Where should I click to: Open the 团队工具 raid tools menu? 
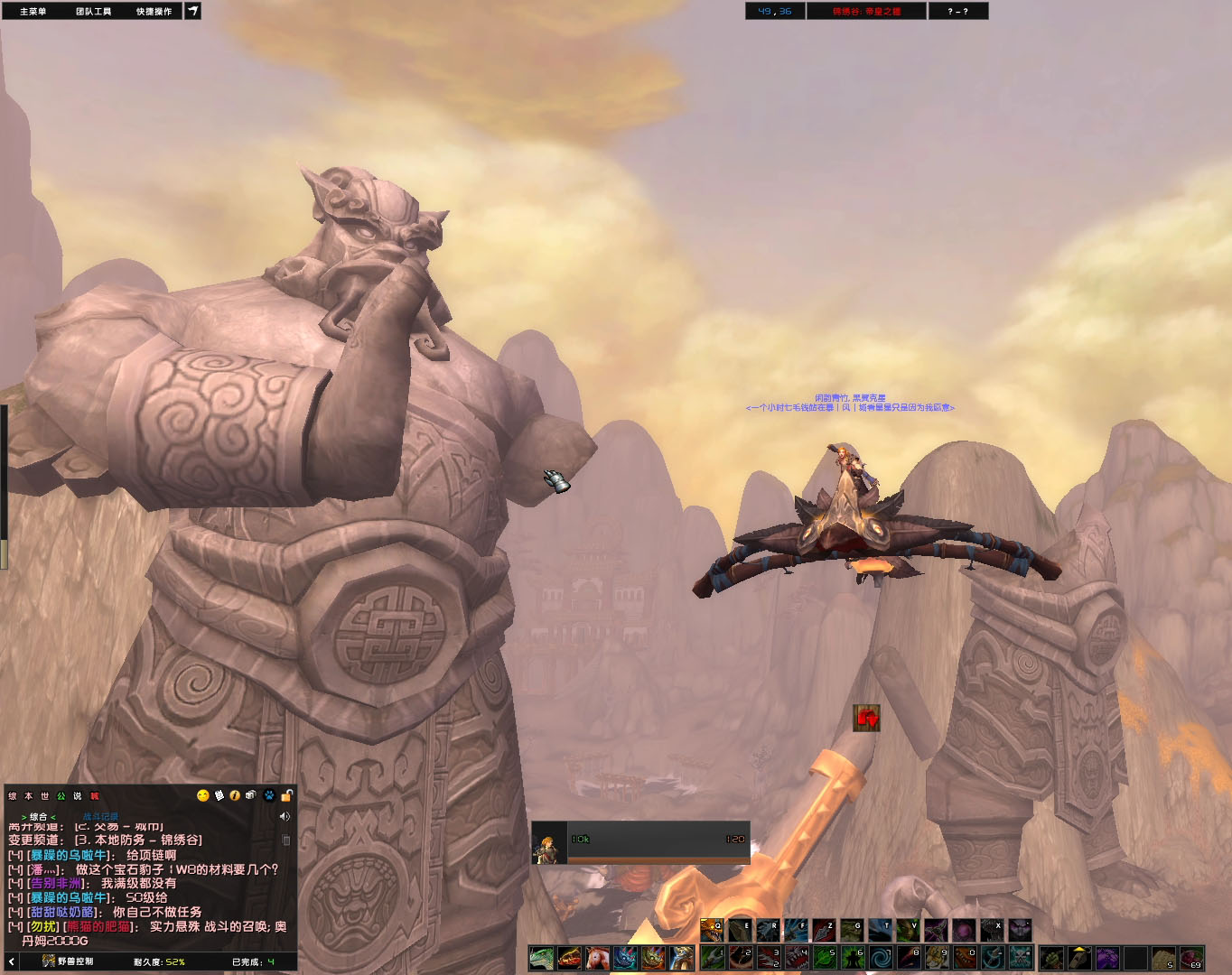click(93, 12)
